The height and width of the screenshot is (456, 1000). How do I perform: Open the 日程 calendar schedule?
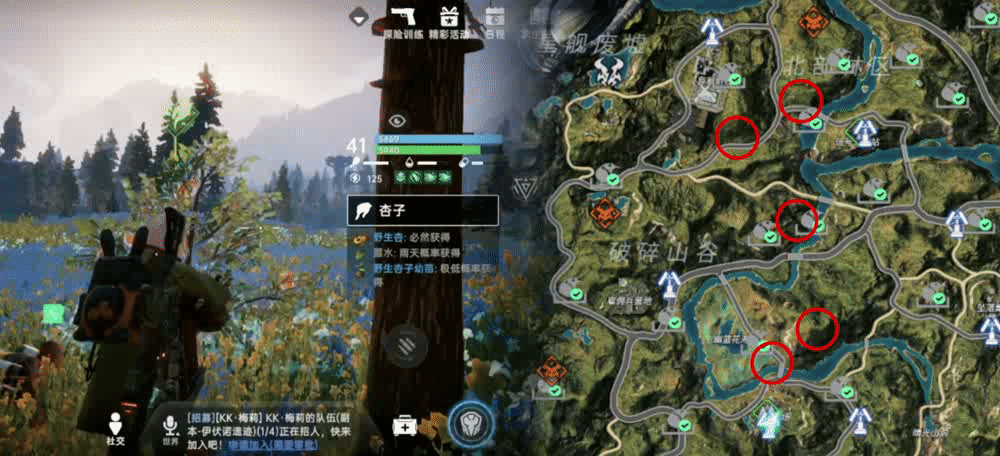[494, 18]
